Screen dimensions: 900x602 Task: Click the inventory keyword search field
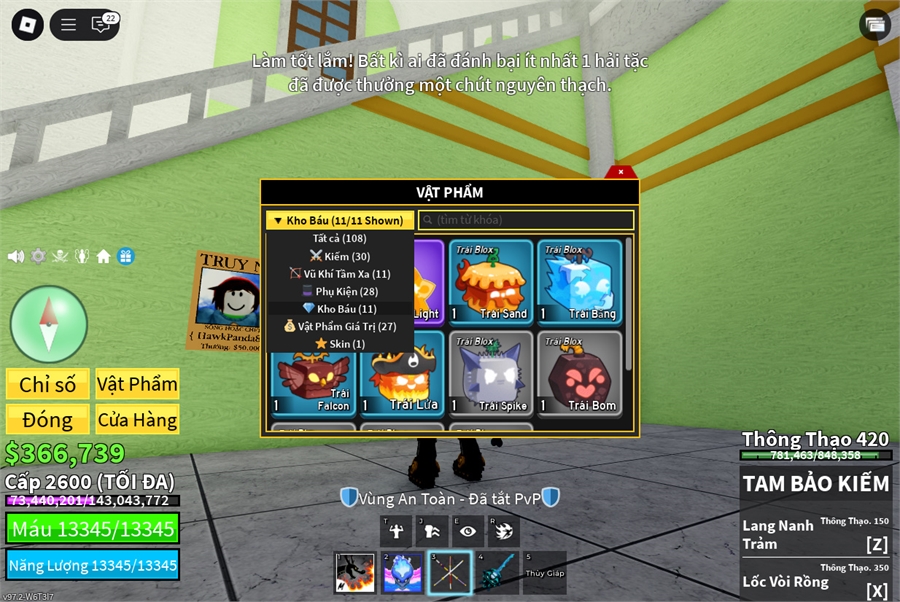tap(526, 220)
